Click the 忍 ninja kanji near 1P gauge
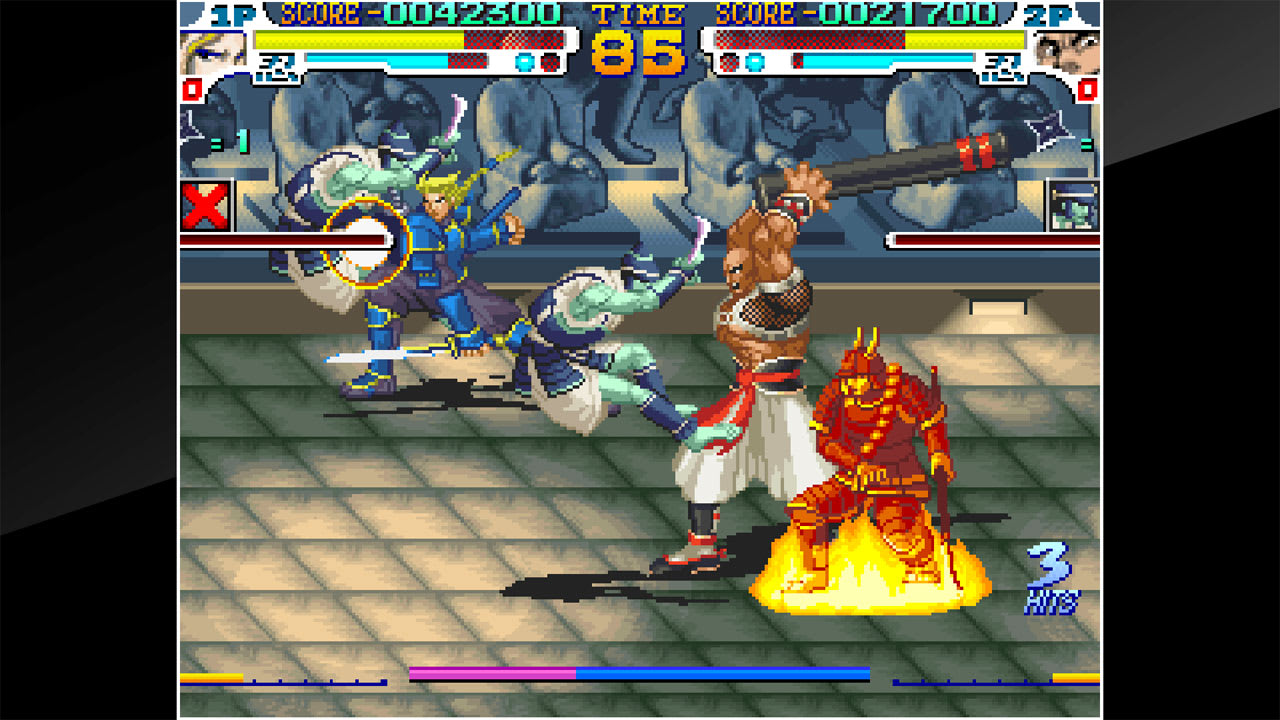 278,66
